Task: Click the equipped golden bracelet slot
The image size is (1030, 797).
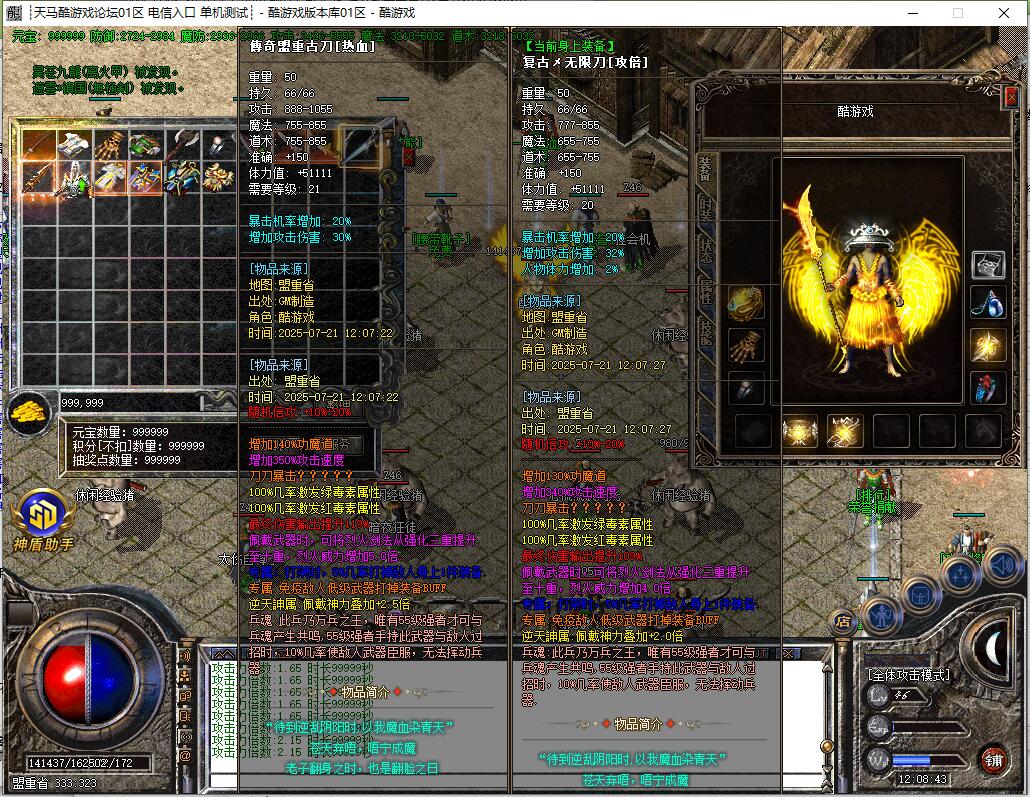Action: 745,304
